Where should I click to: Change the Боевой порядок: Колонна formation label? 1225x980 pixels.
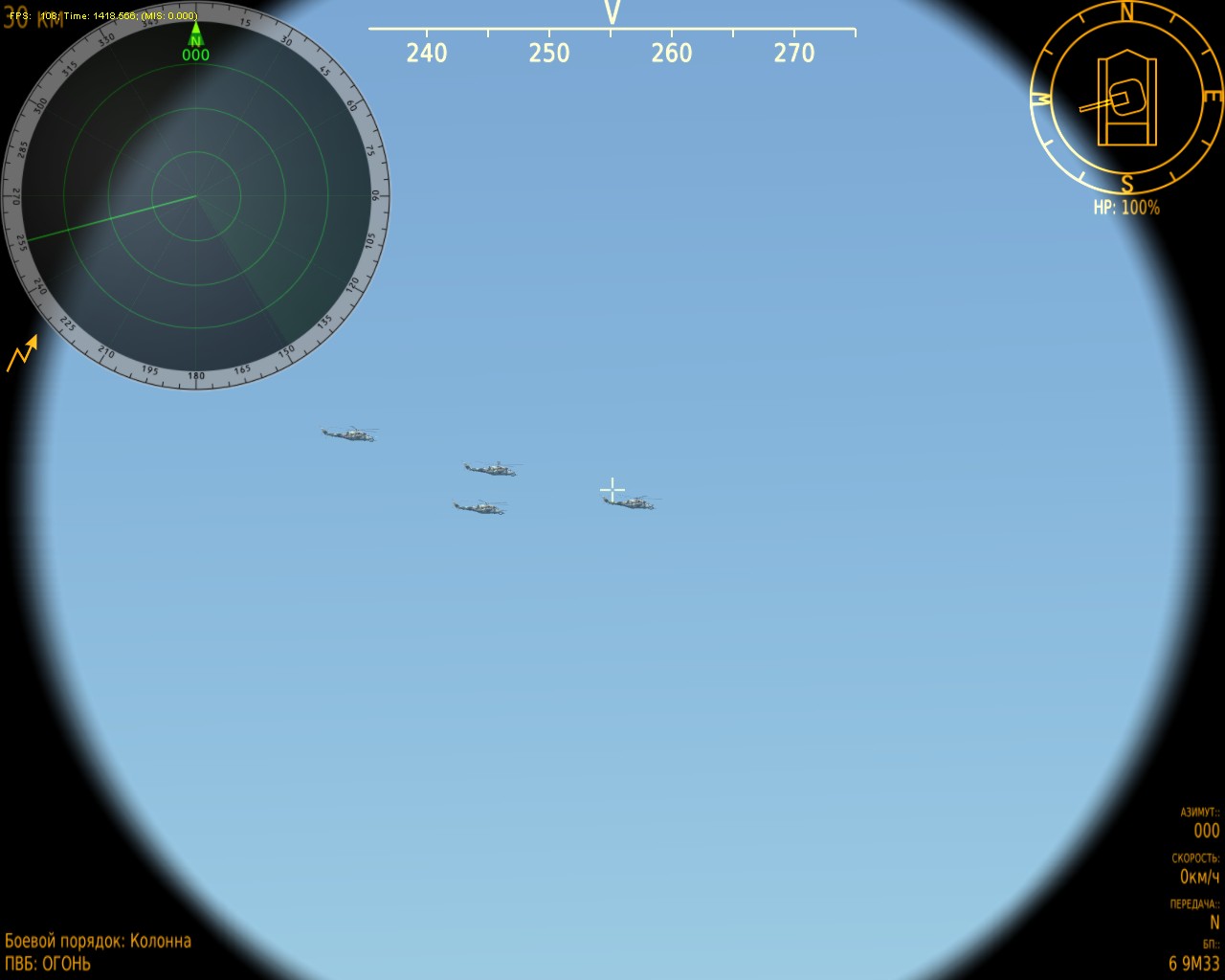tap(99, 941)
